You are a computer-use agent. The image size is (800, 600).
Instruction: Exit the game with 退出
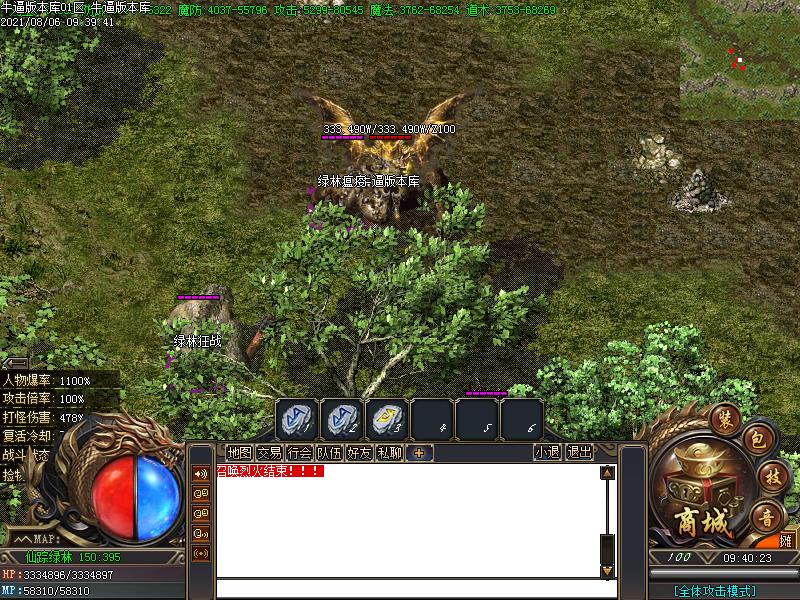579,452
